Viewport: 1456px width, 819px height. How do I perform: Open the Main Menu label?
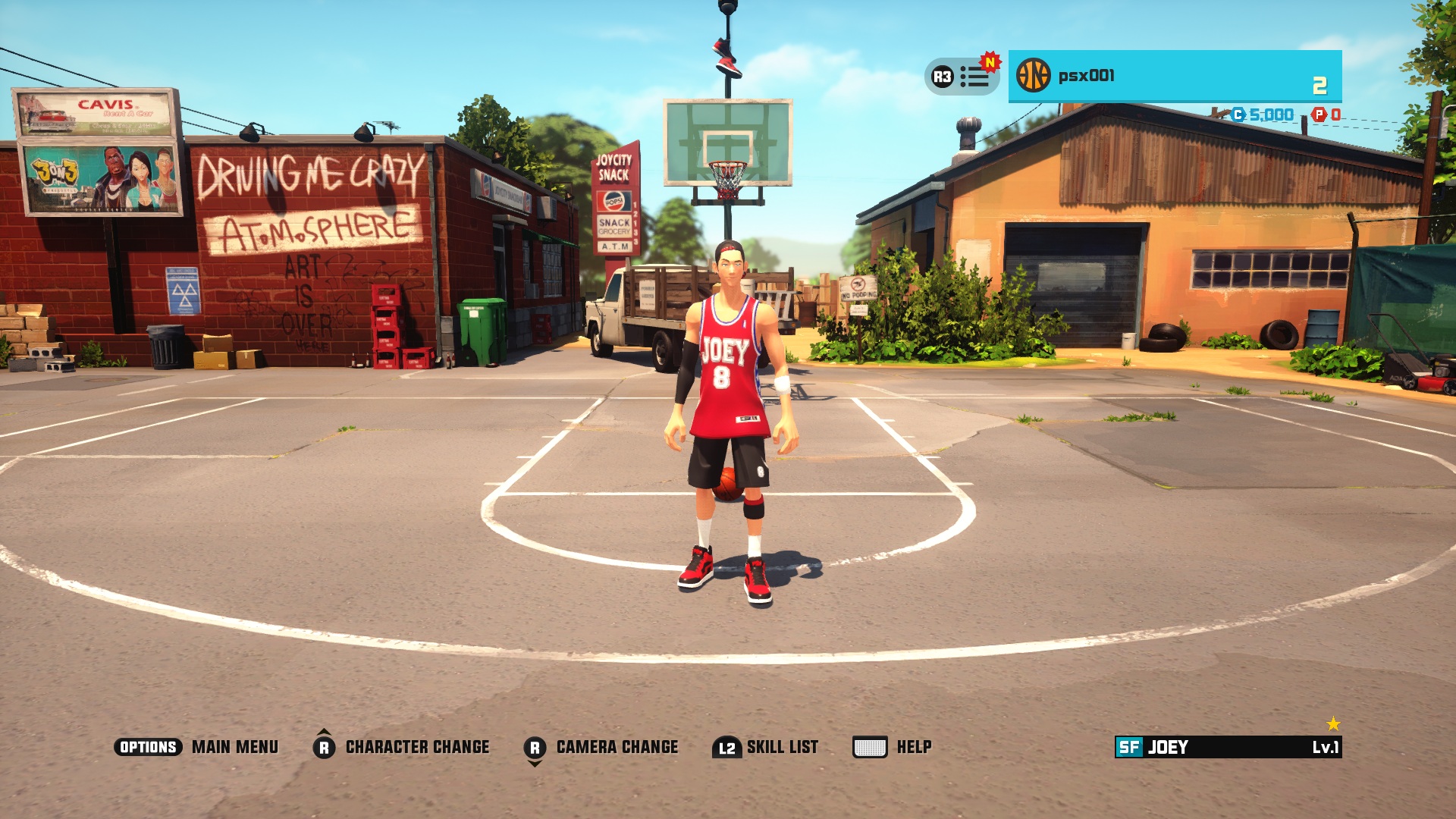pos(234,747)
